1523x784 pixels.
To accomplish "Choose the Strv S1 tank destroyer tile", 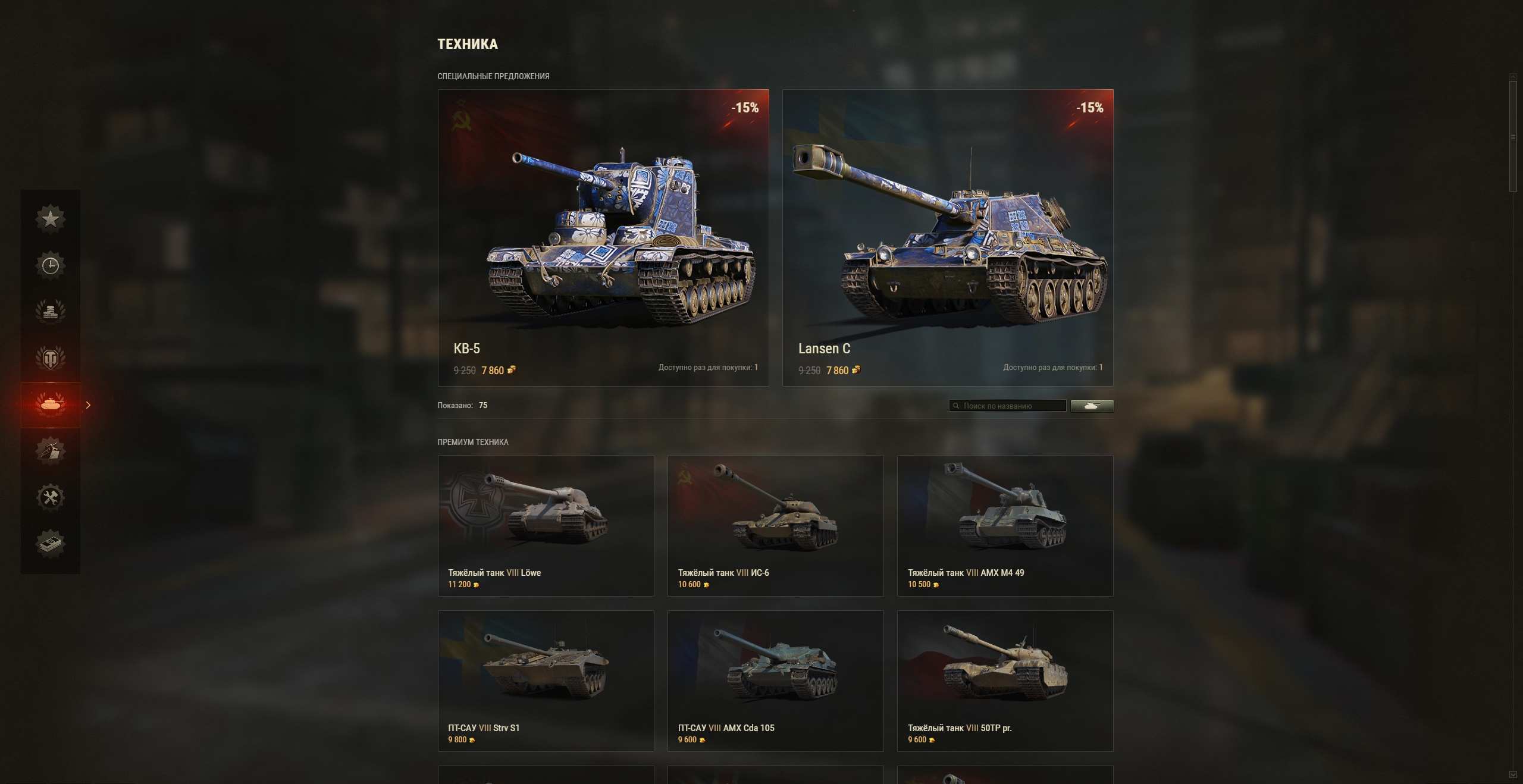I will (546, 680).
